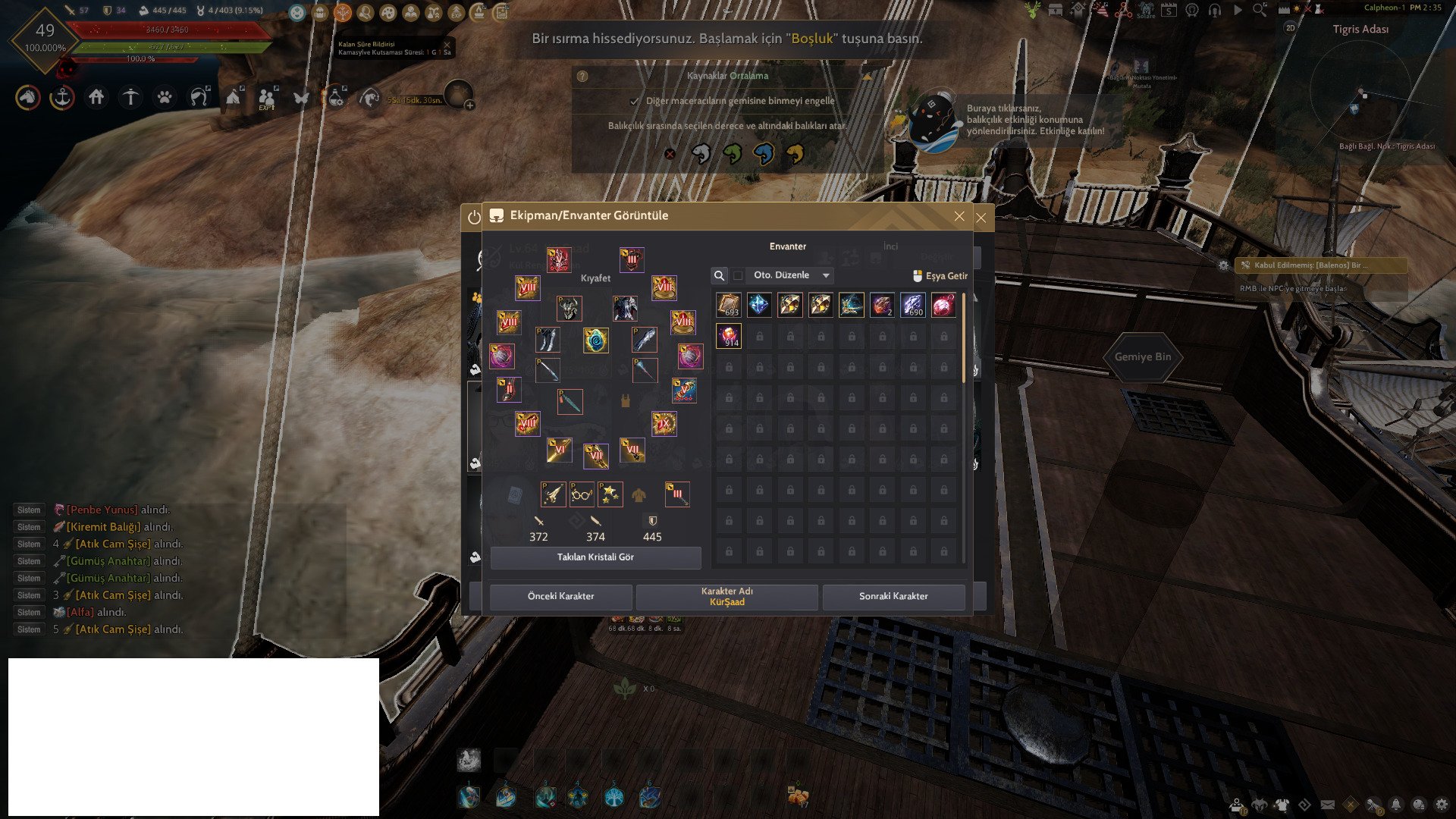Toggle blocking other adventurers from boarding ship
The width and height of the screenshot is (1456, 819).
[x=635, y=101]
